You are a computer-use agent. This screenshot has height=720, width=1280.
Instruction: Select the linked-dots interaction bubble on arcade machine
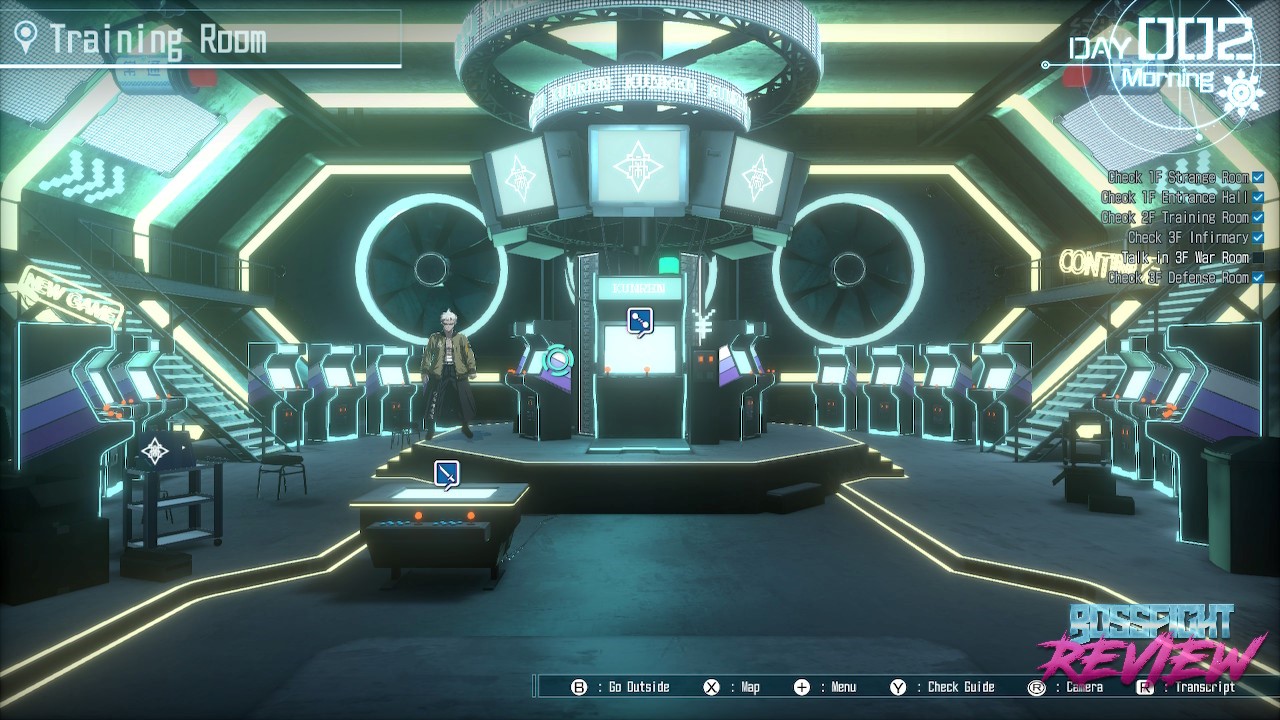click(x=640, y=321)
